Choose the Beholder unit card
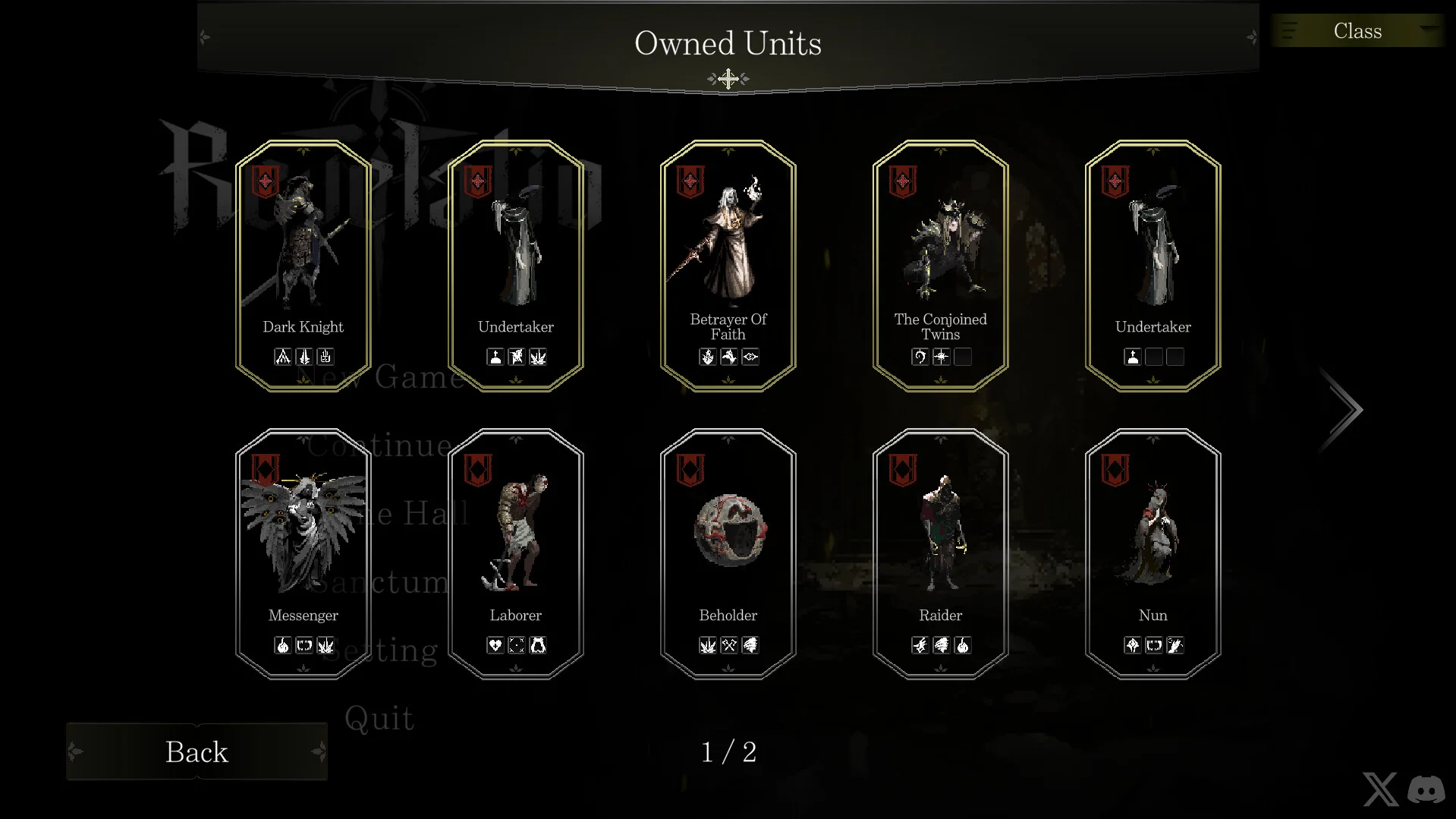Image resolution: width=1456 pixels, height=819 pixels. click(728, 554)
